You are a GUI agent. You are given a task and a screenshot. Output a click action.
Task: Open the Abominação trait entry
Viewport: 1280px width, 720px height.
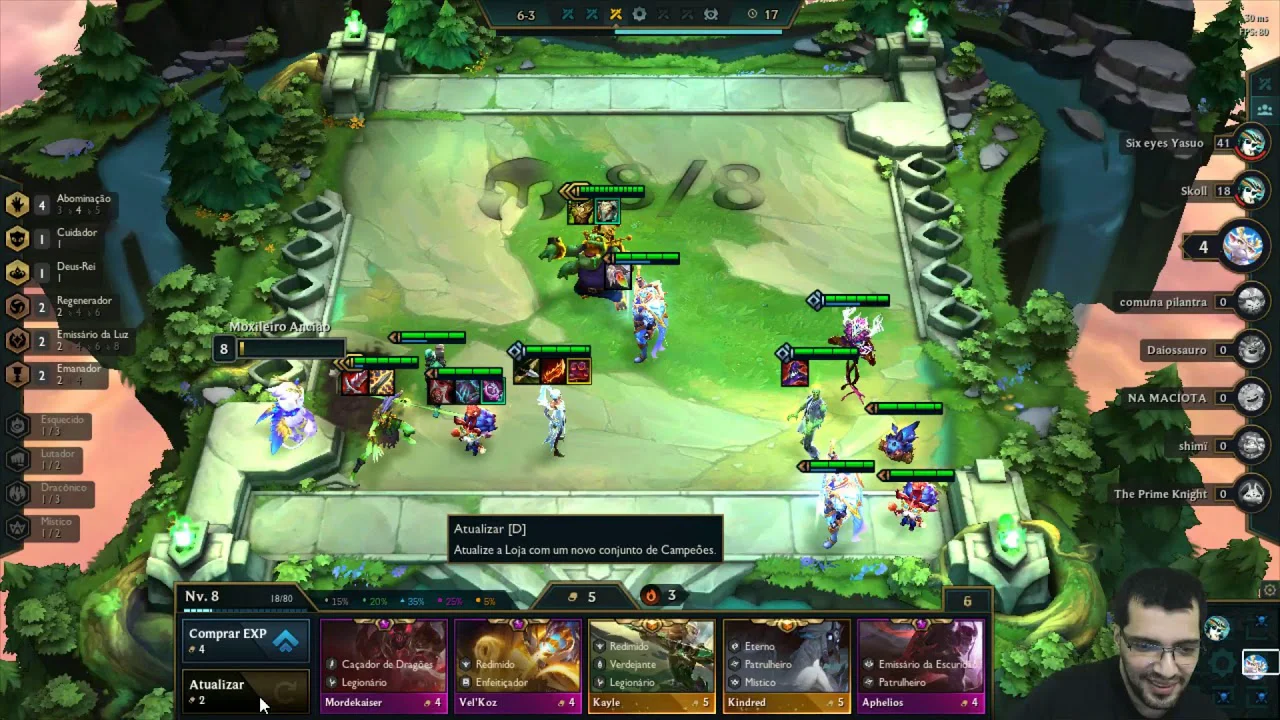tap(60, 204)
